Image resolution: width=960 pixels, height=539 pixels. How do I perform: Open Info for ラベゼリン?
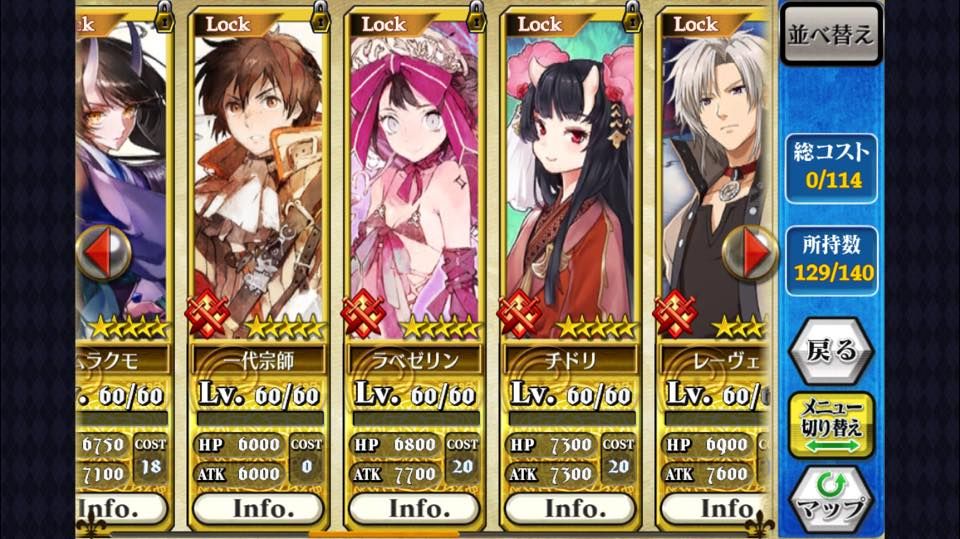click(414, 509)
